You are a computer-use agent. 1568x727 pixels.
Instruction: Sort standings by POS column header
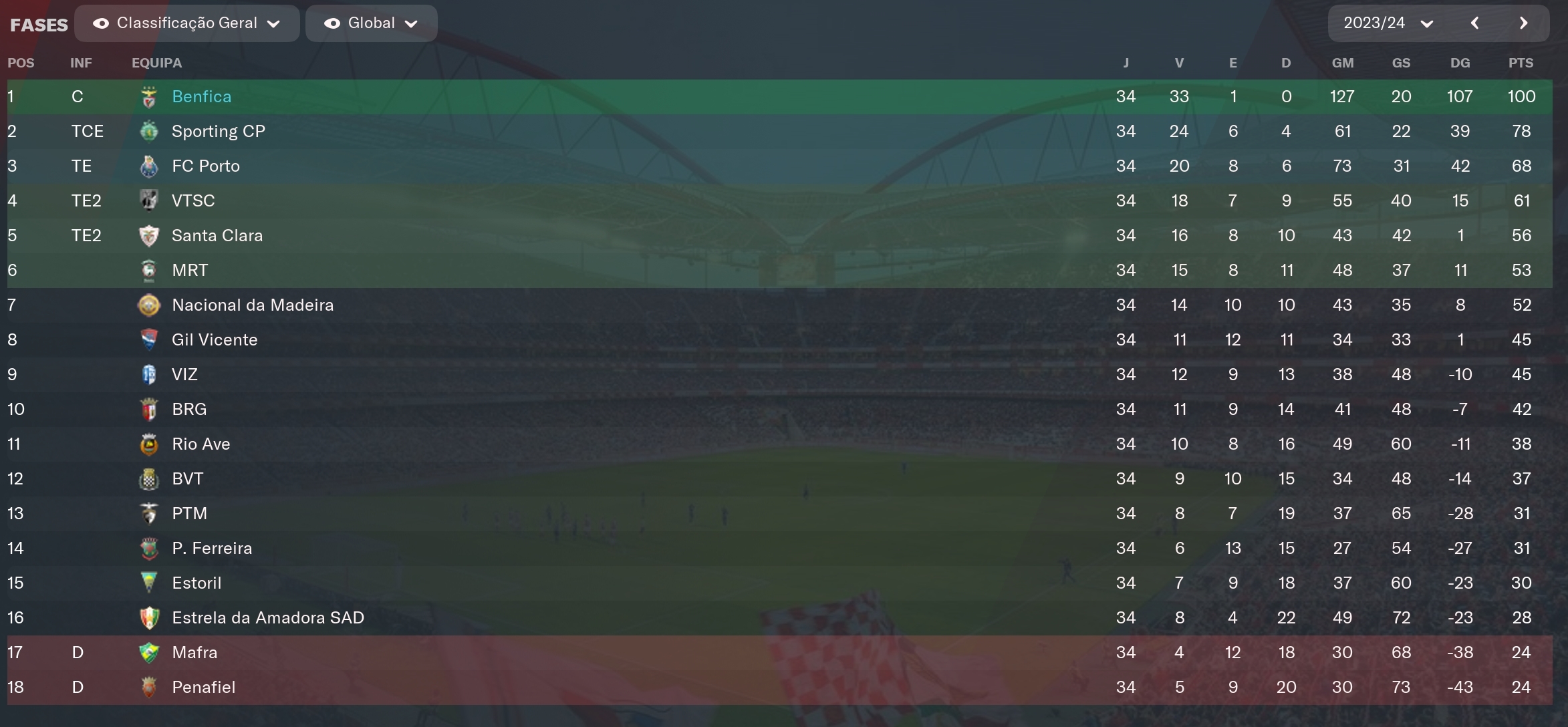tap(21, 63)
